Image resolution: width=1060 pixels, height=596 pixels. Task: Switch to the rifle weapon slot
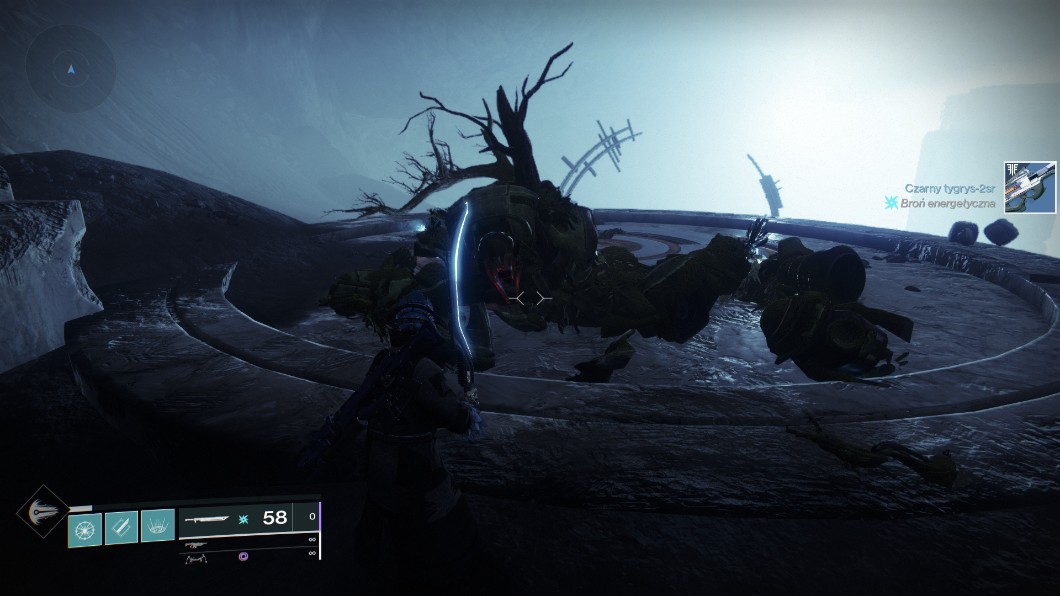197,545
